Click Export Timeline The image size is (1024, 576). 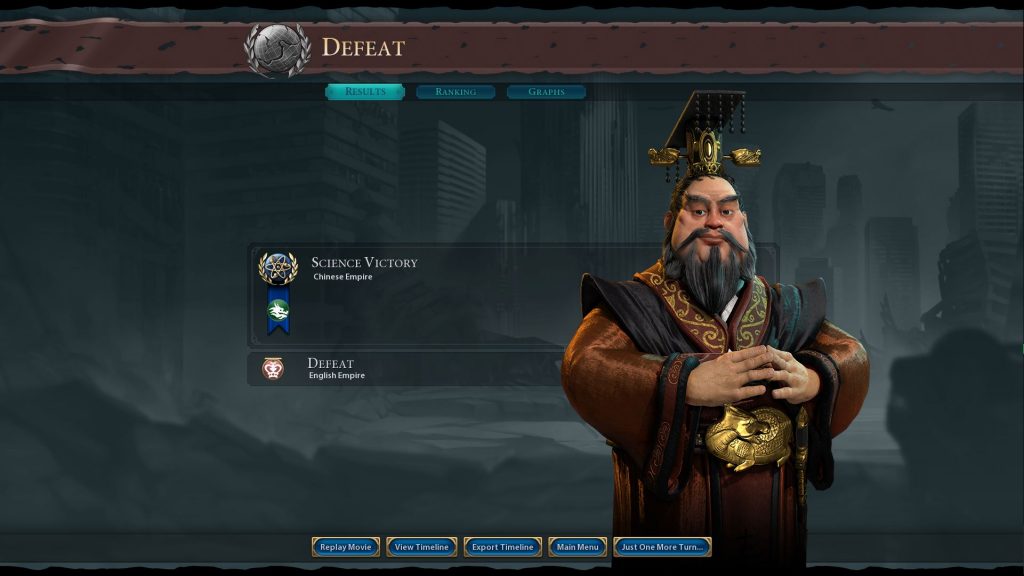(x=503, y=547)
